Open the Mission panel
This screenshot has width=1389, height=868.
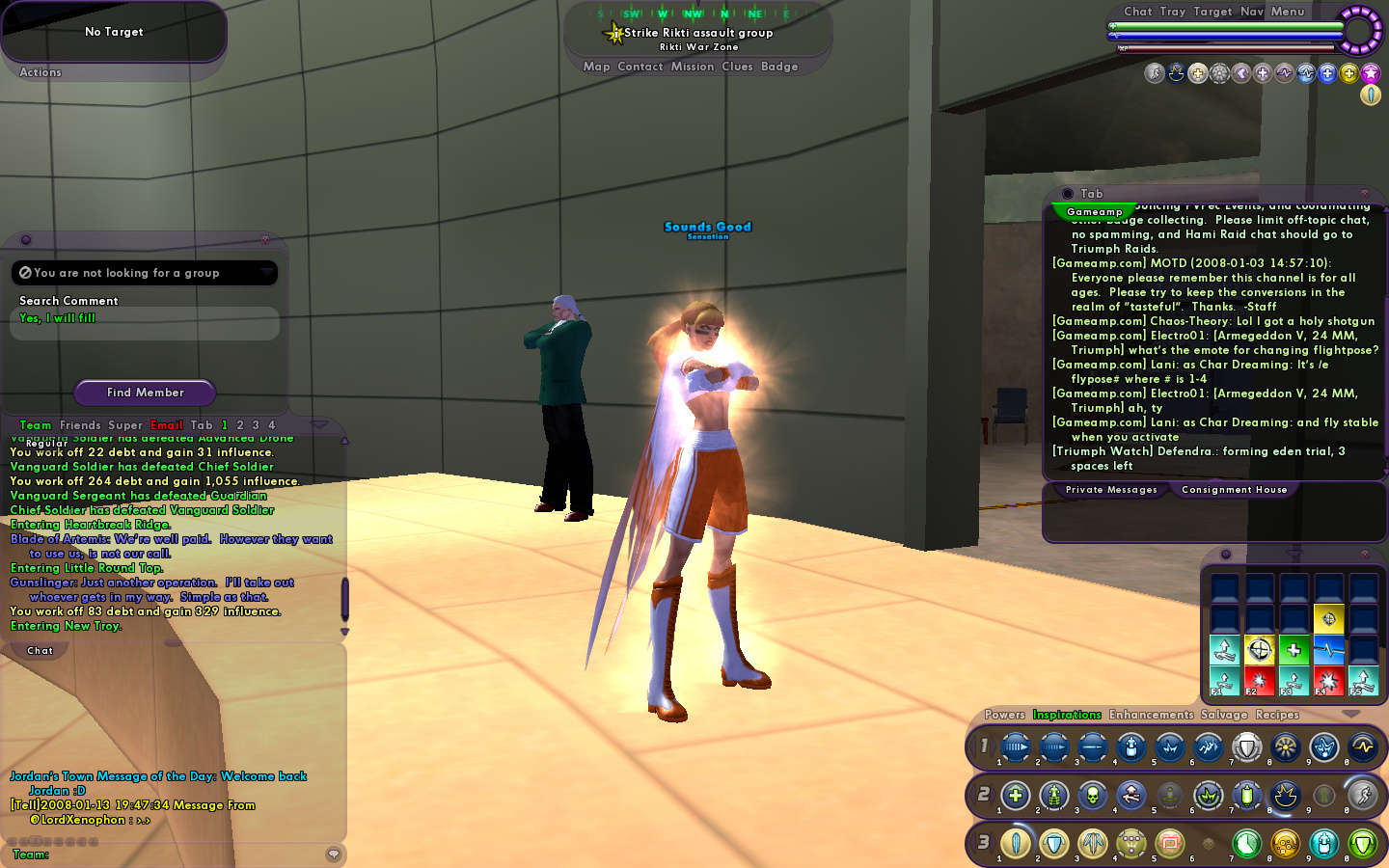693,67
